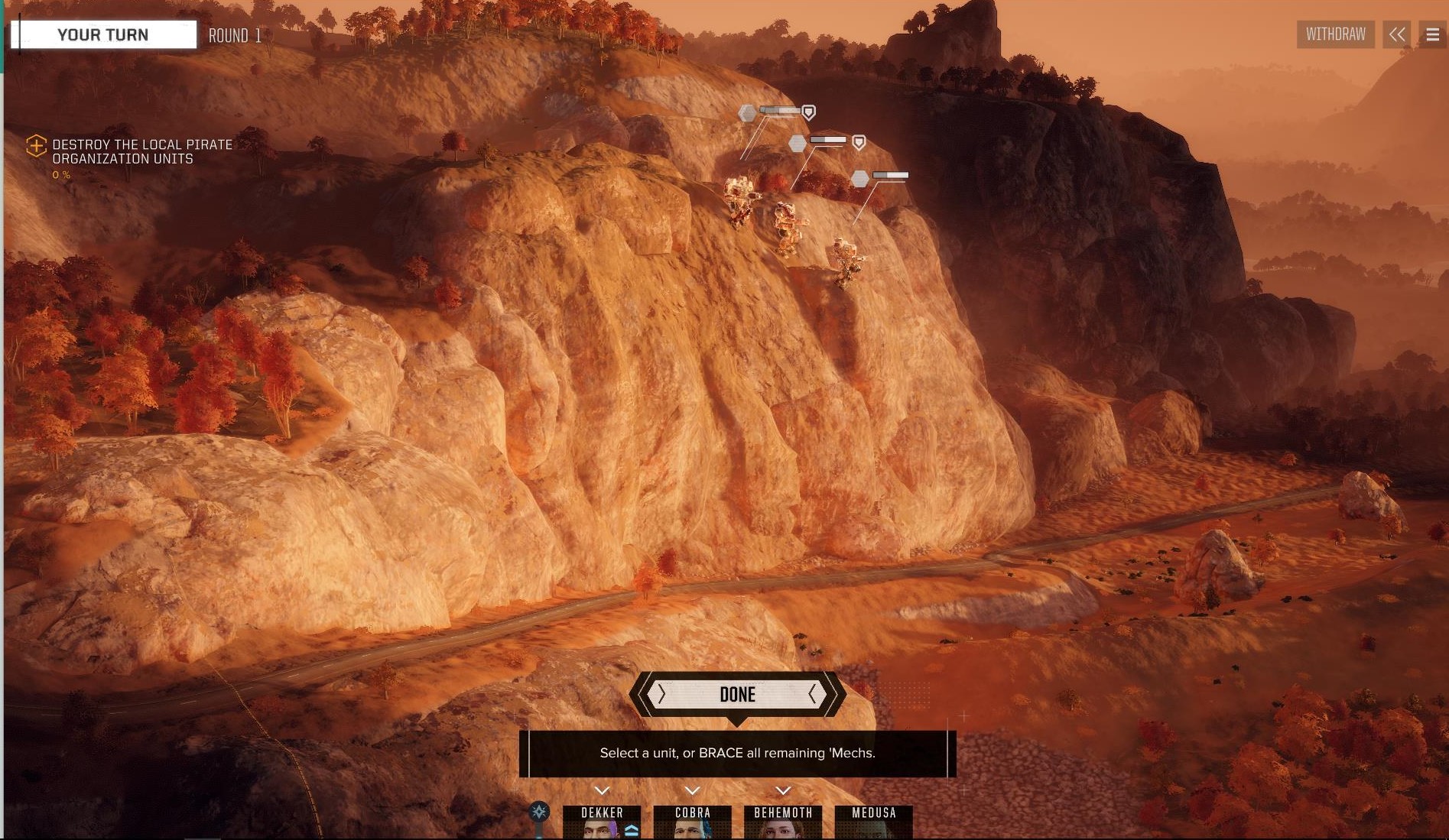
Task: Open the hamburger menu
Action: [x=1432, y=34]
